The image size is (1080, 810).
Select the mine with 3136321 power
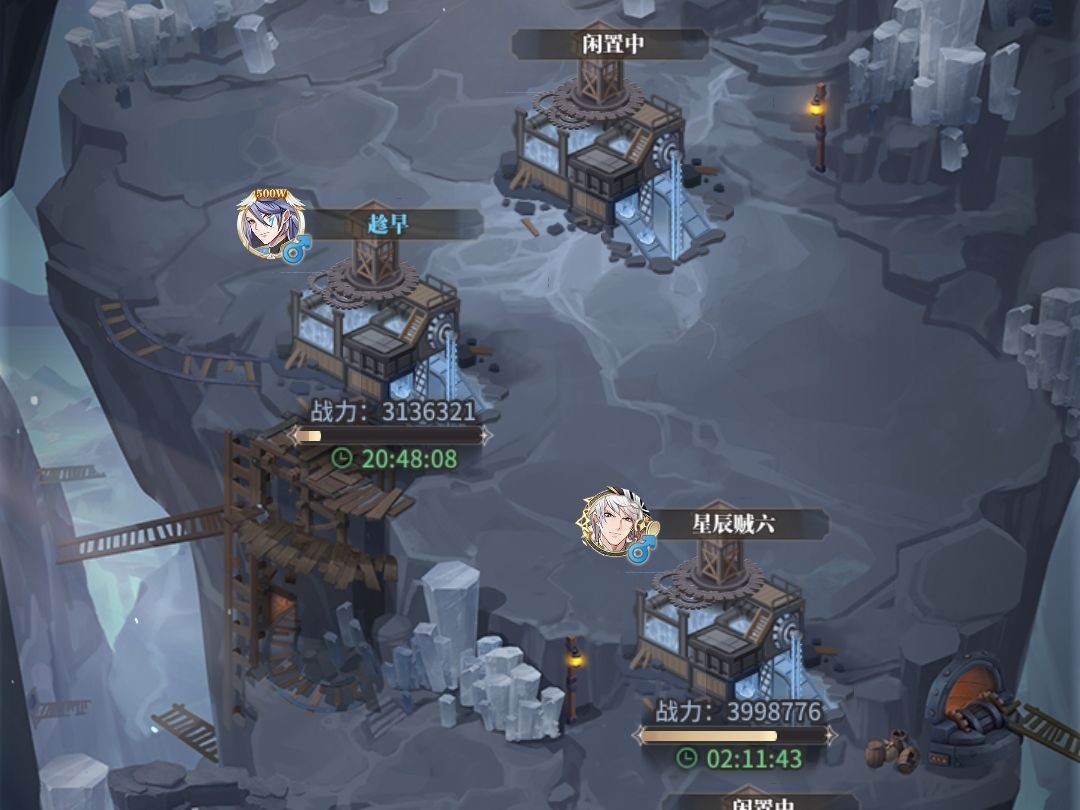pyautogui.click(x=375, y=325)
